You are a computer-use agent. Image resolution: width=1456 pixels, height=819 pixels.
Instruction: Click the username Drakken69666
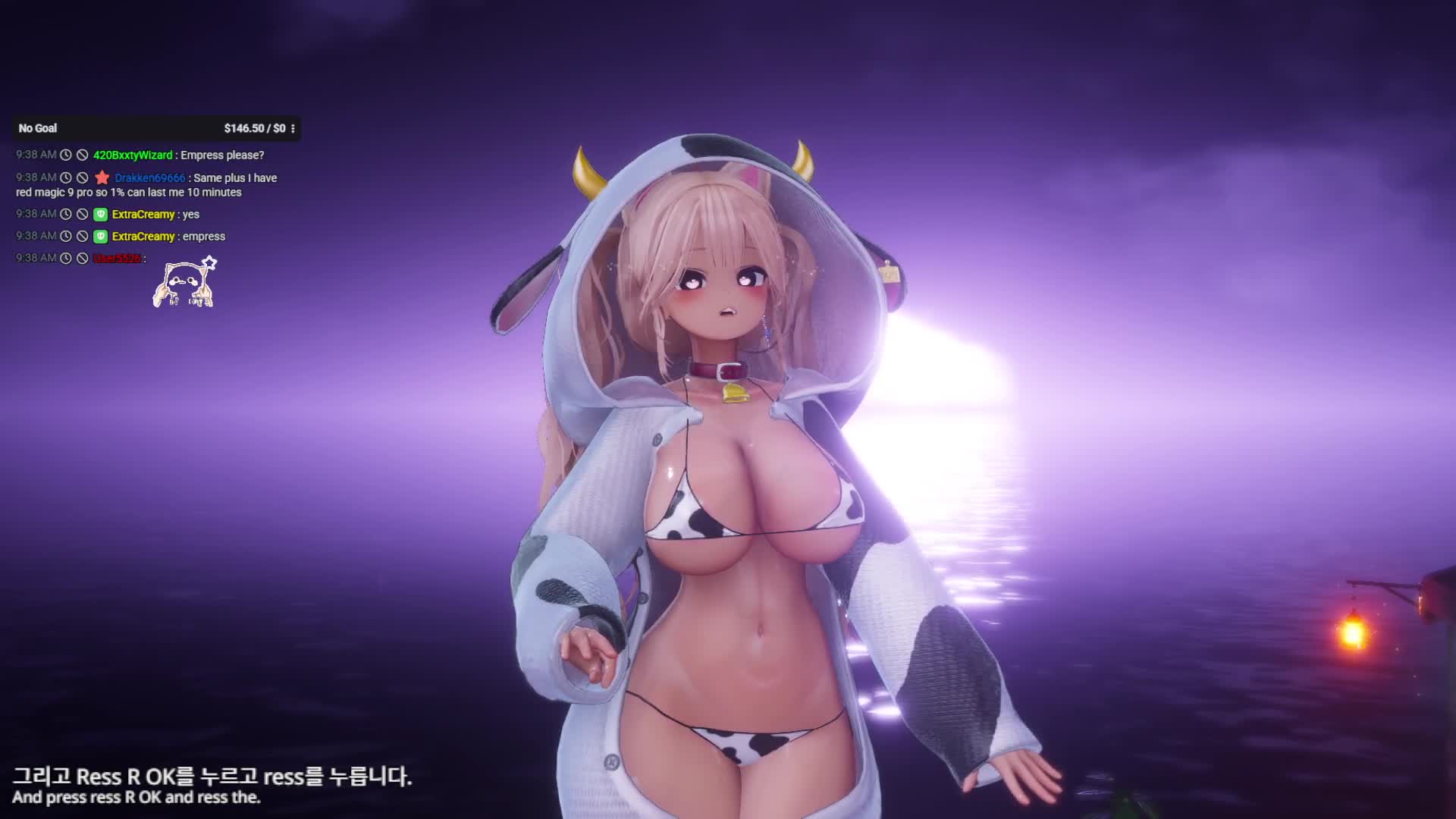[x=149, y=177]
